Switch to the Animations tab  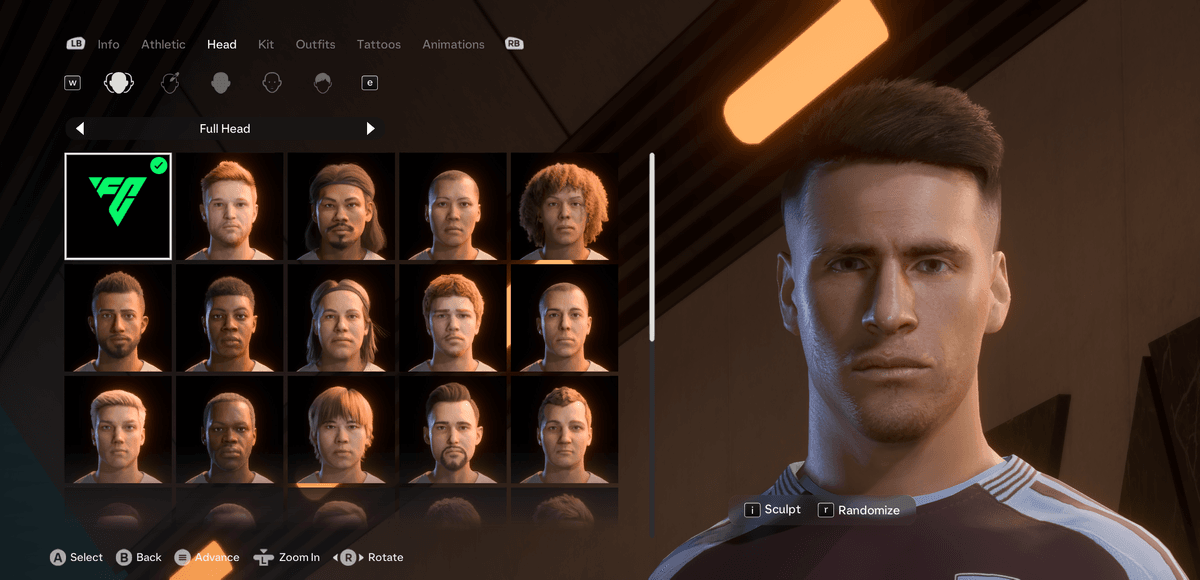453,44
